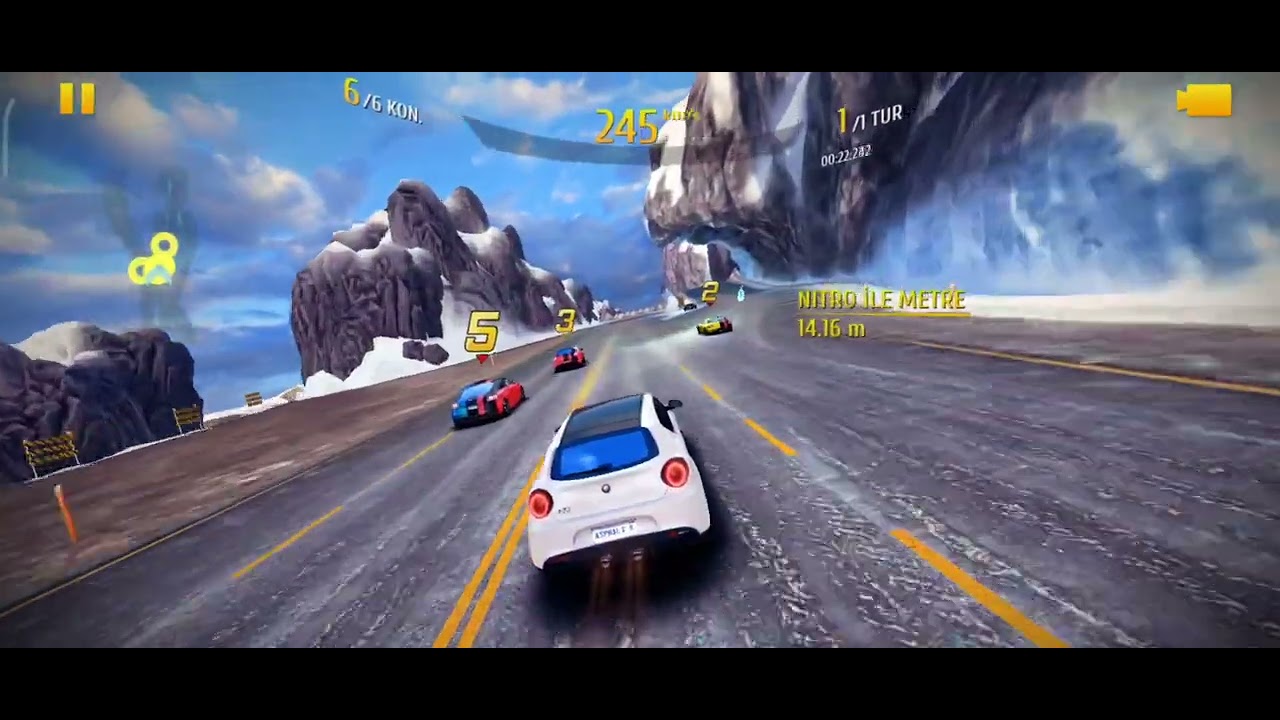Viewport: 1280px width, 720px height.
Task: Switch camera view using the yellow camera icon
Action: pos(1205,100)
